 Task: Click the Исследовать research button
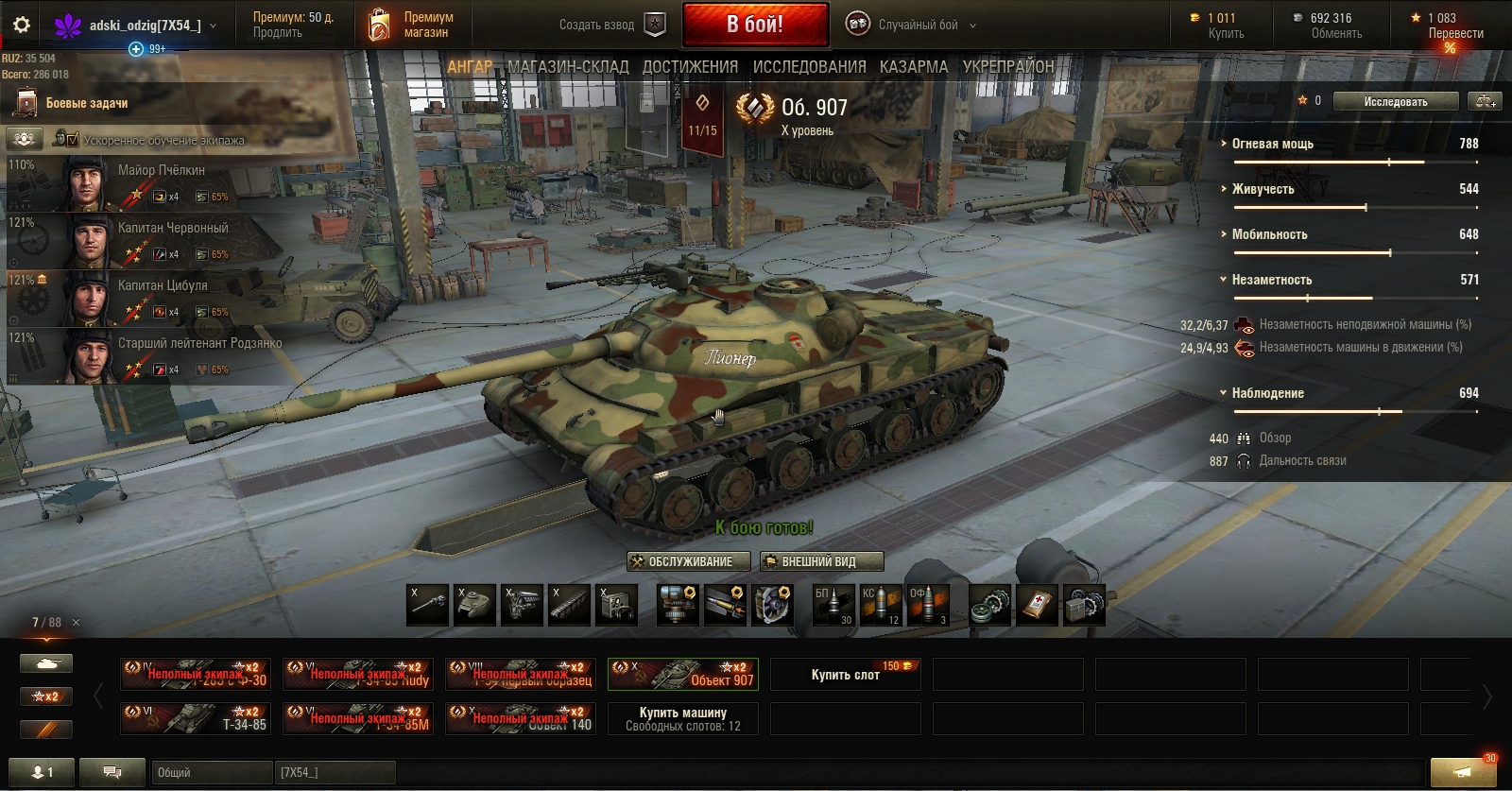coord(1395,101)
